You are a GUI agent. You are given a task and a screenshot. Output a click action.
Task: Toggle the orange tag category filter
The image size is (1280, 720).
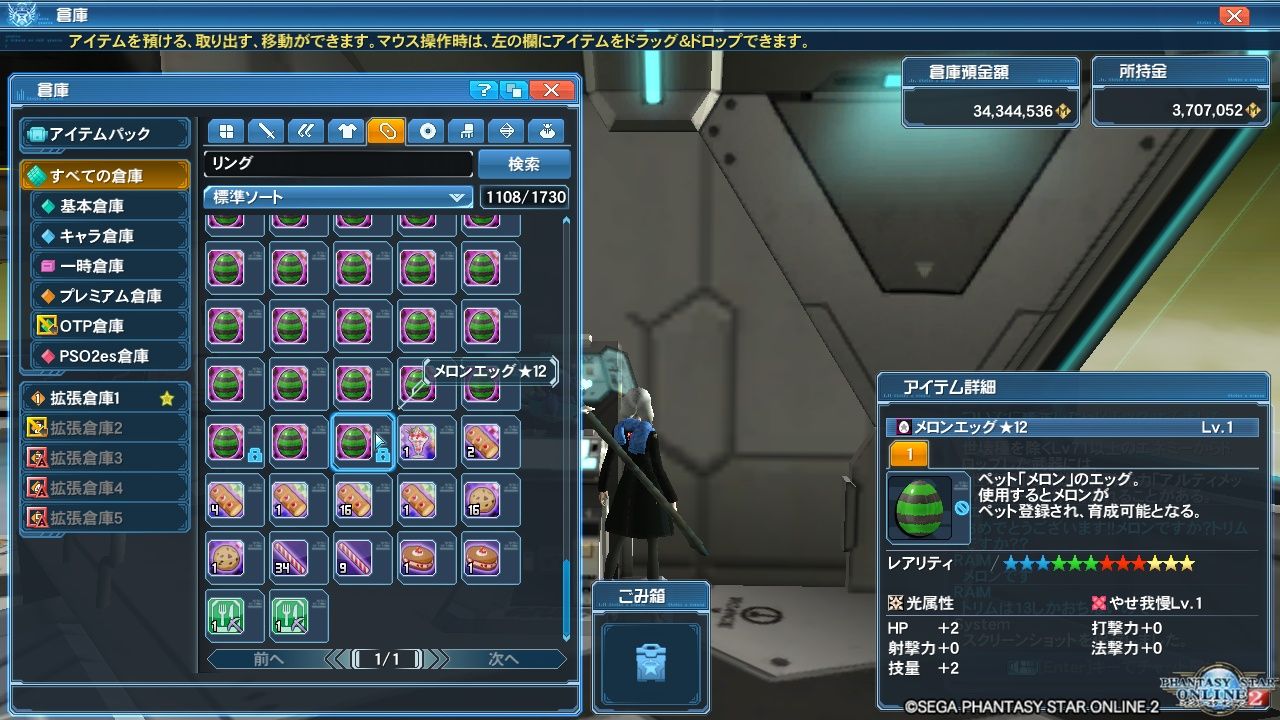pyautogui.click(x=388, y=131)
